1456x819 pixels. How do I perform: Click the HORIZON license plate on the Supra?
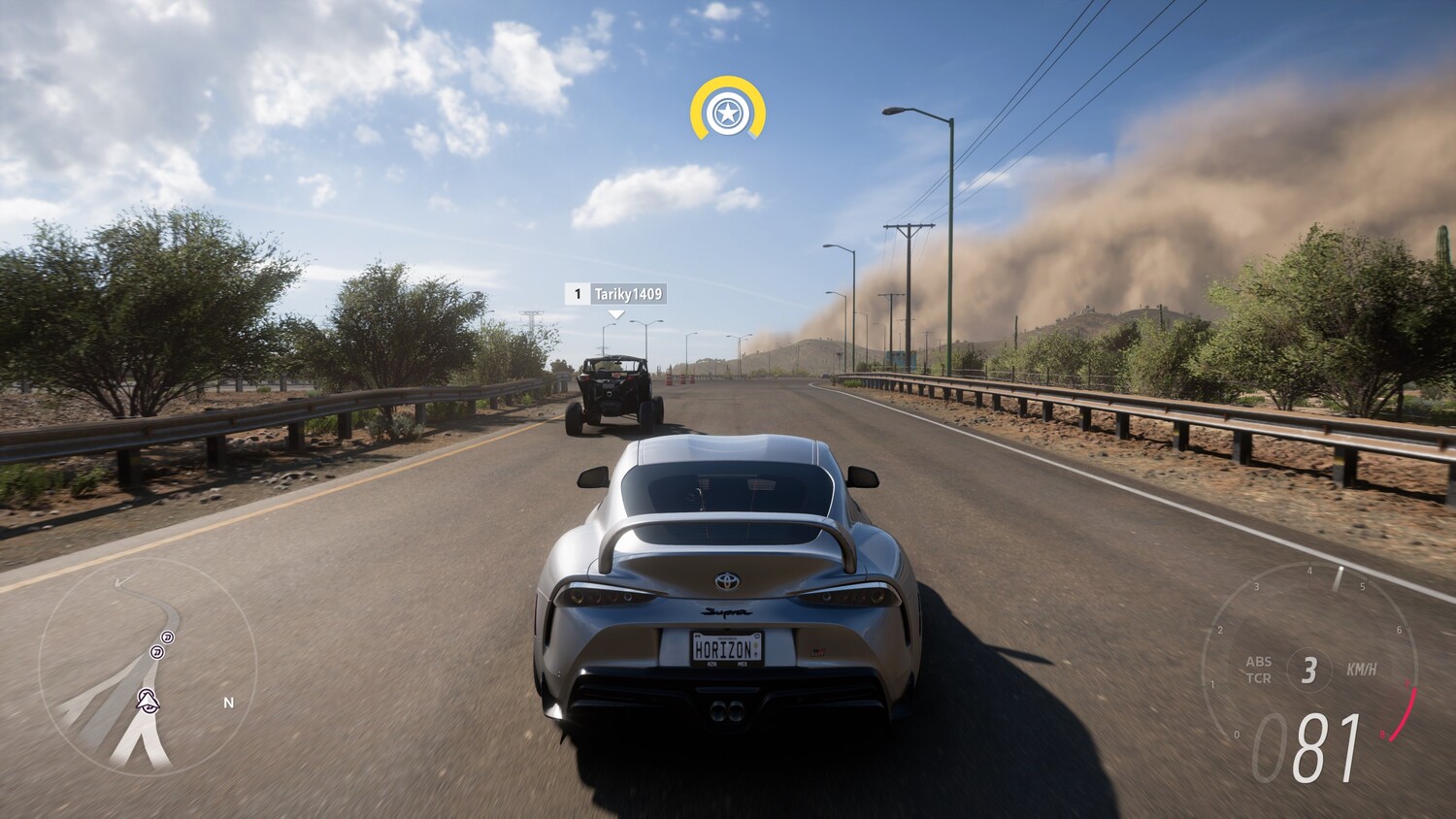pyautogui.click(x=726, y=645)
